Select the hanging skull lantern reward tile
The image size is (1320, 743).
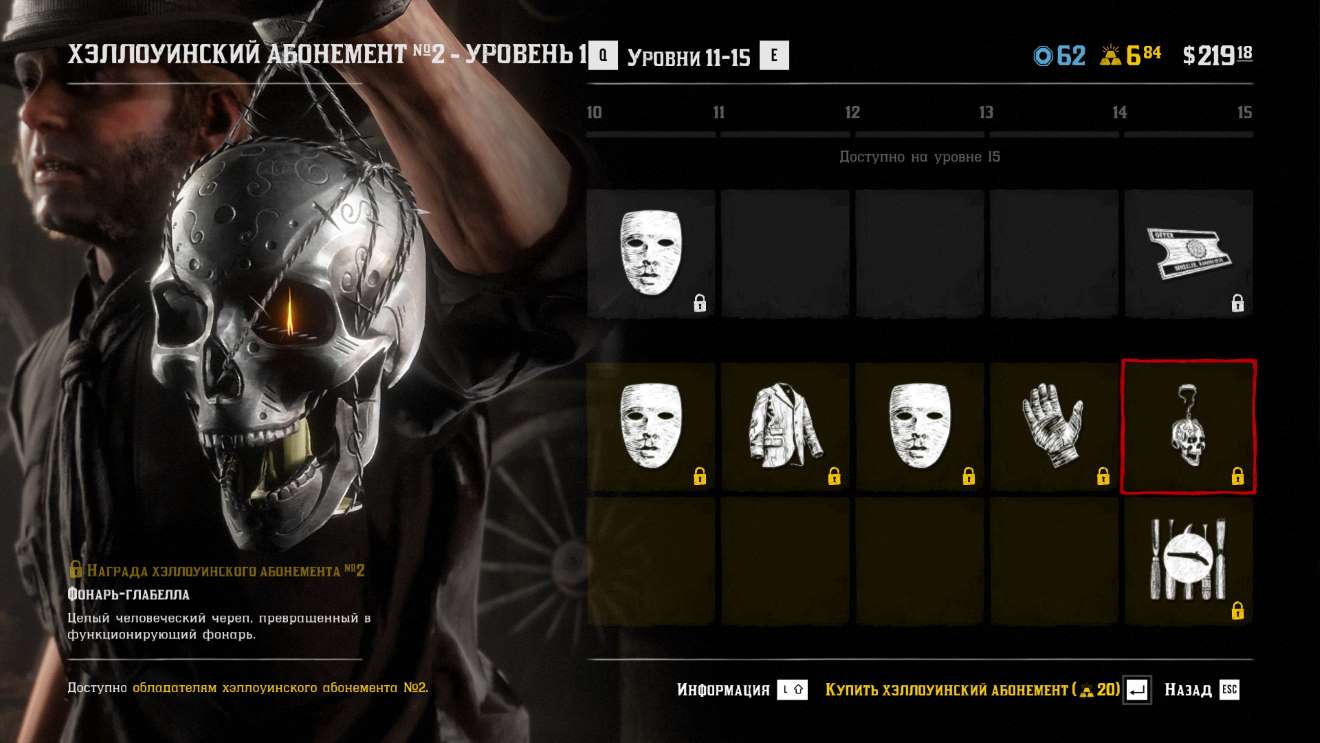(1188, 427)
